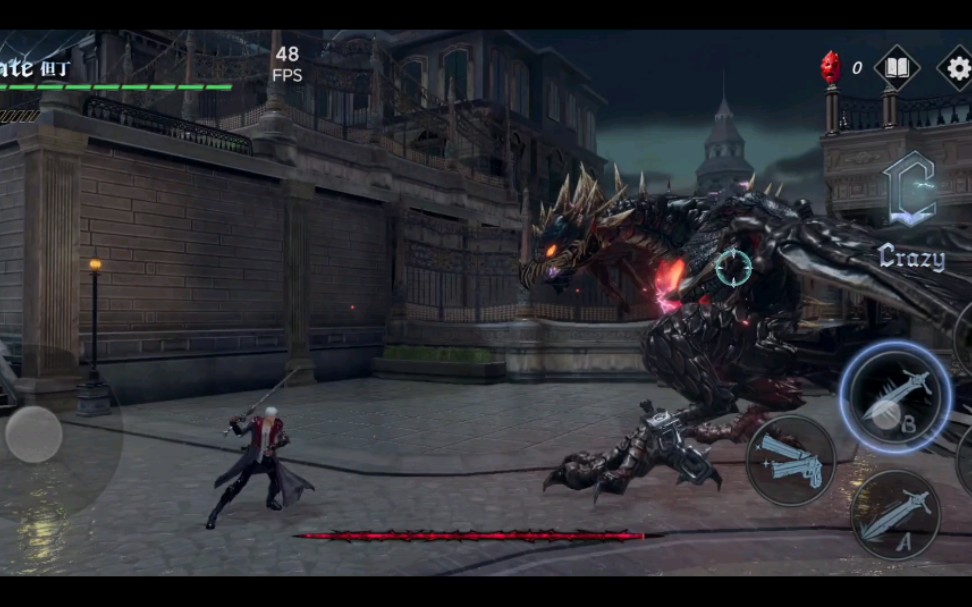
Task: Open the book journal icon
Action: coord(897,68)
